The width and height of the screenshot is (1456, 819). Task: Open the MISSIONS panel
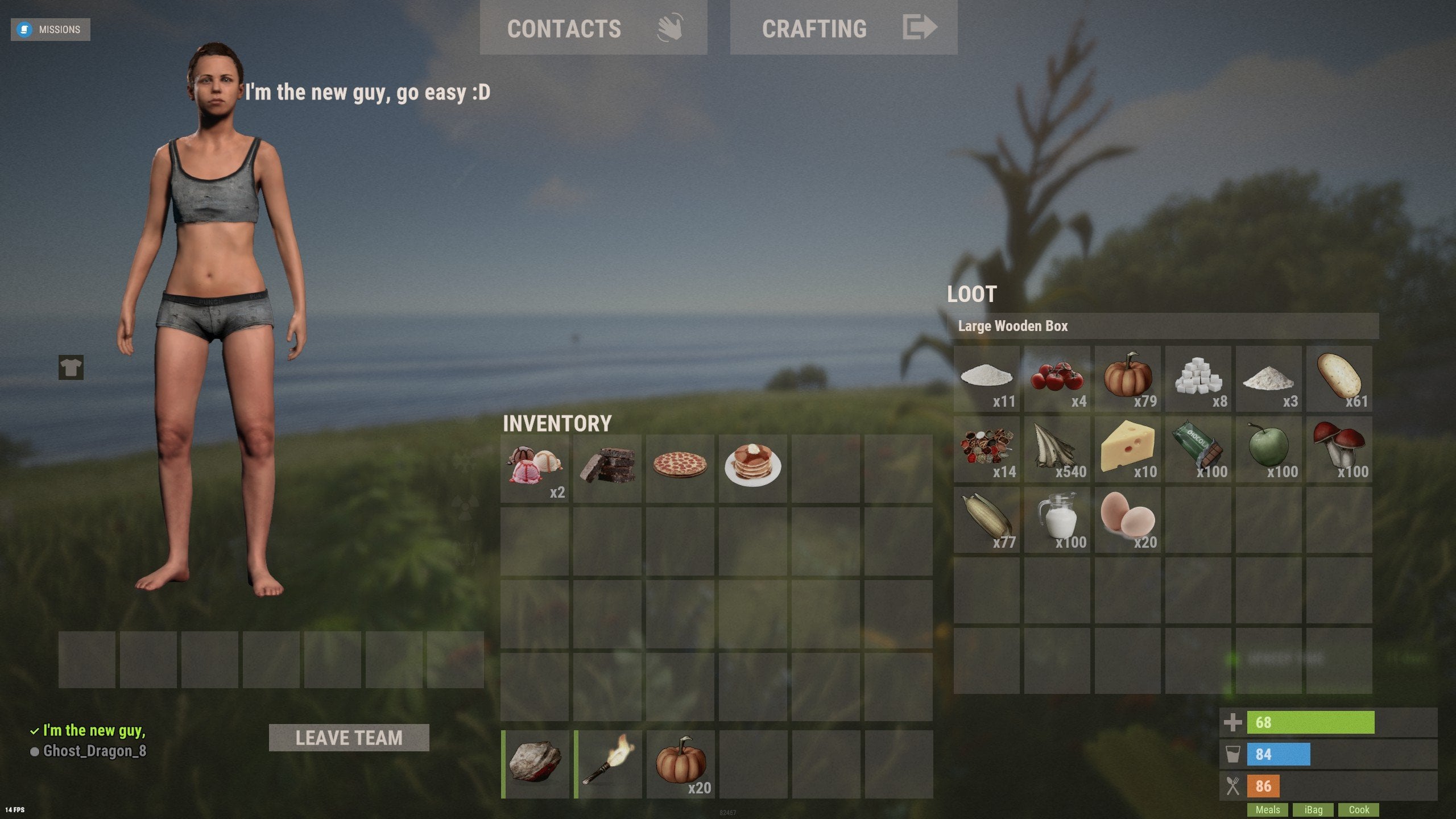tap(50, 29)
